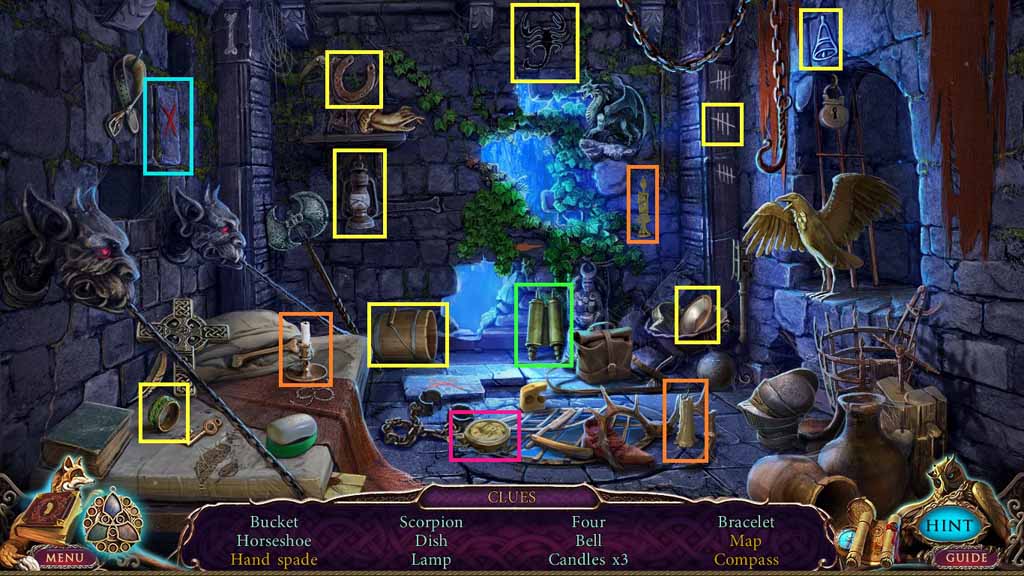Select the Compass clue word

(746, 560)
